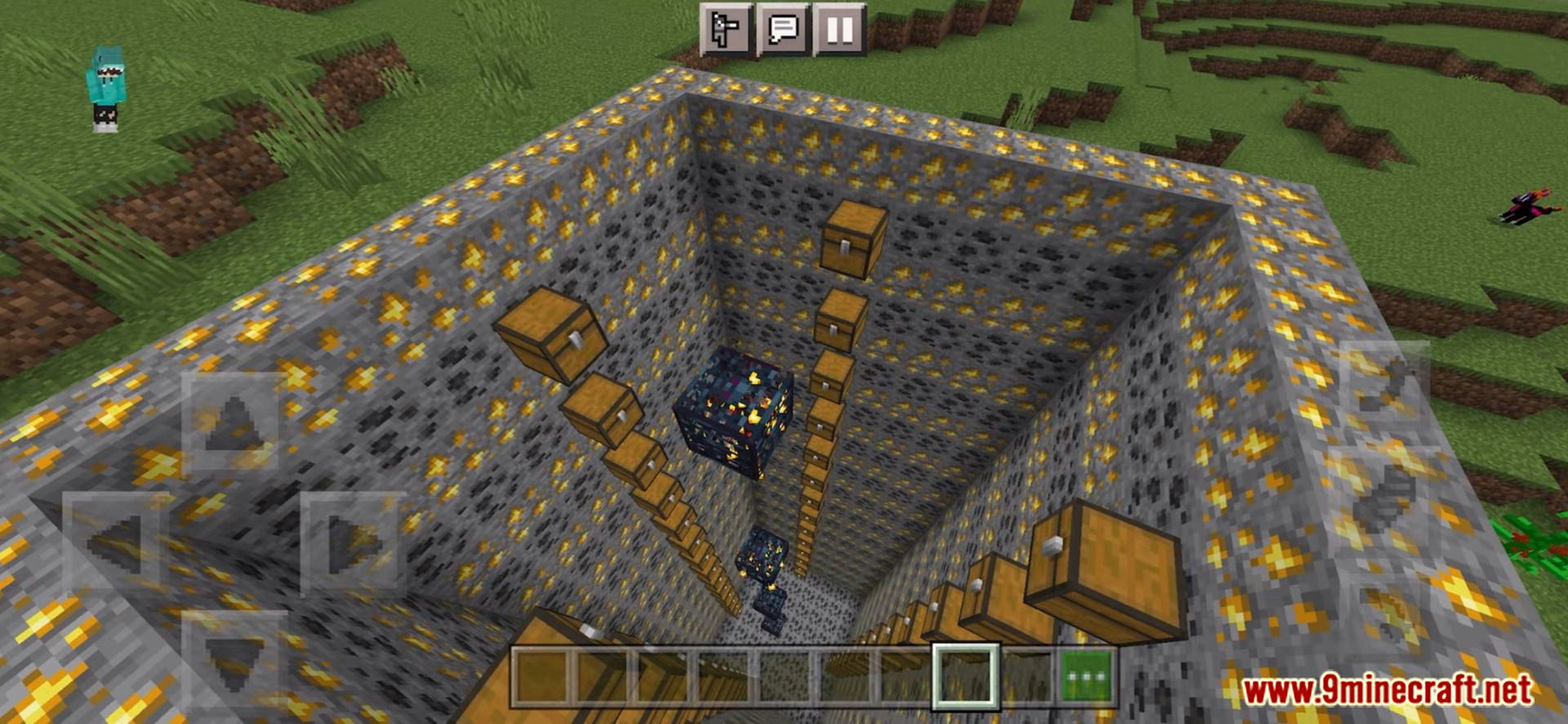Open the emote menu button
Image resolution: width=1568 pixels, height=724 pixels.
point(725,29)
